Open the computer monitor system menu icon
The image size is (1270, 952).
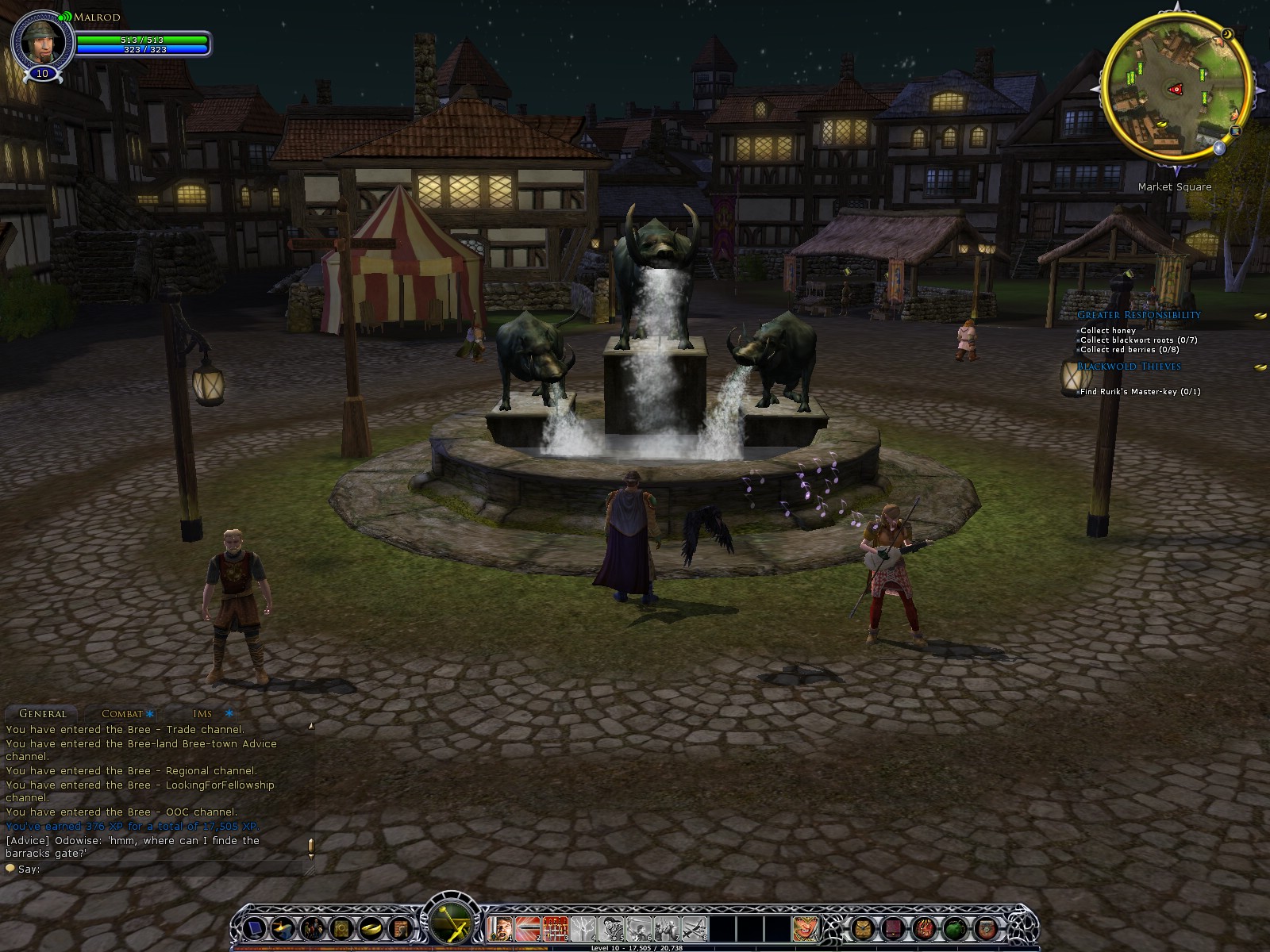coord(256,927)
